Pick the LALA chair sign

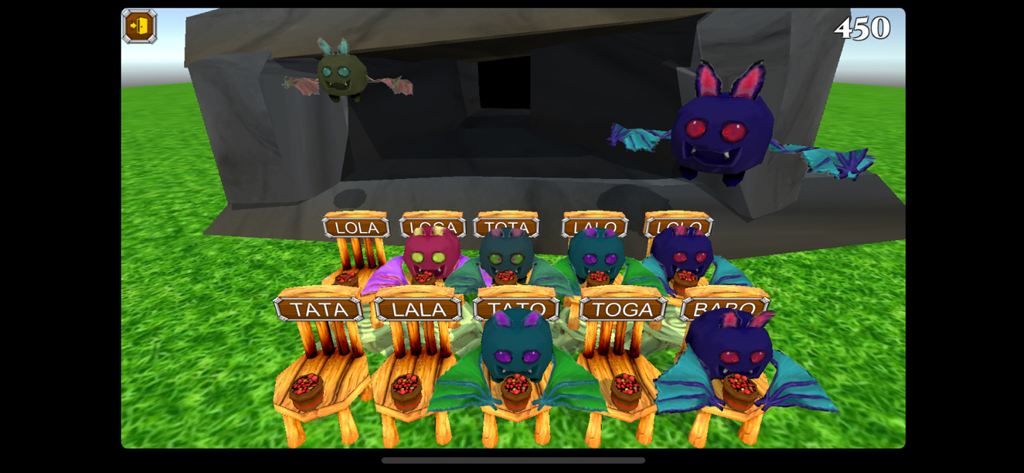coord(419,309)
